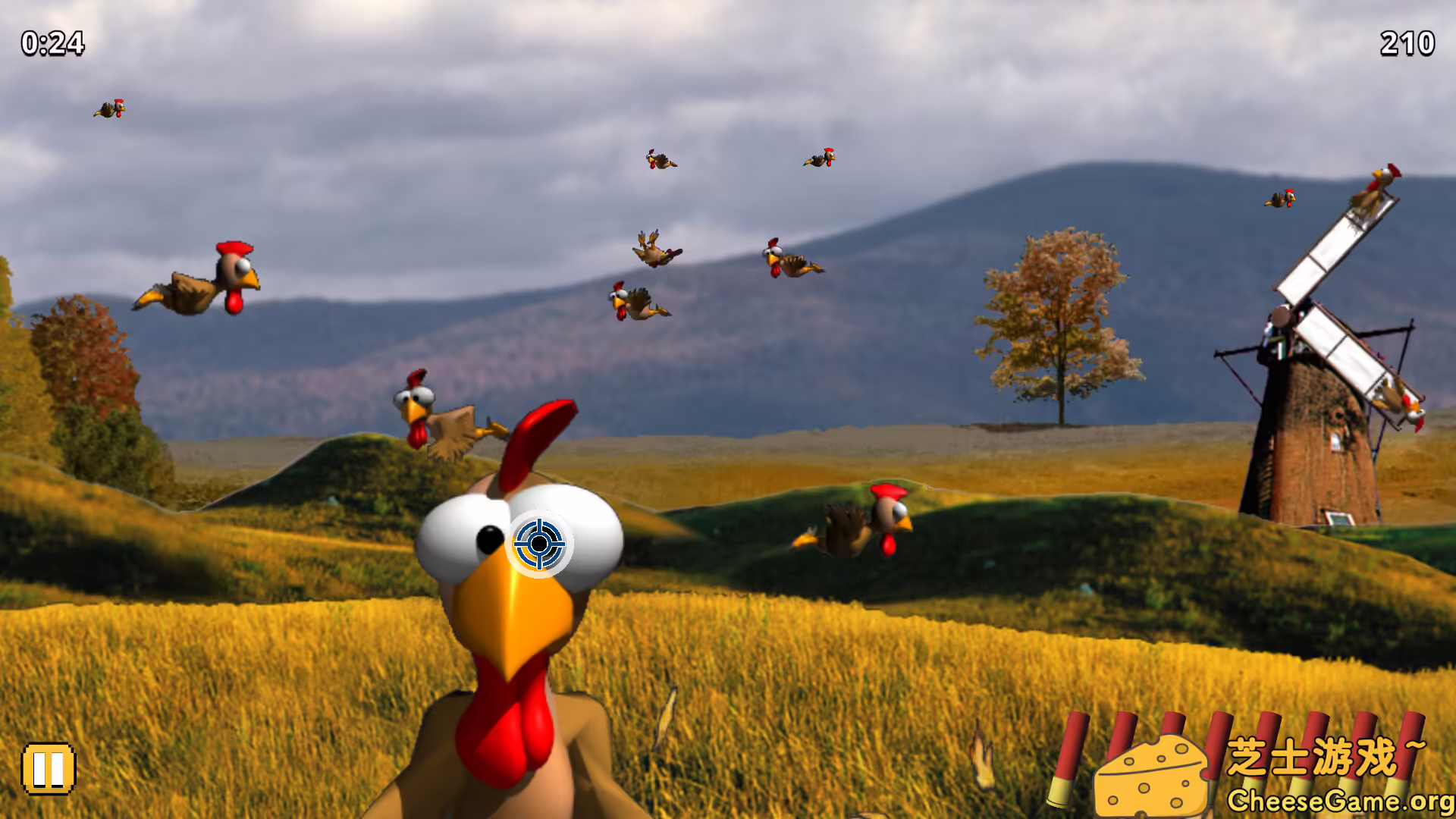Click the pause button in the bottom-left corner
The width and height of the screenshot is (1456, 819).
49,768
